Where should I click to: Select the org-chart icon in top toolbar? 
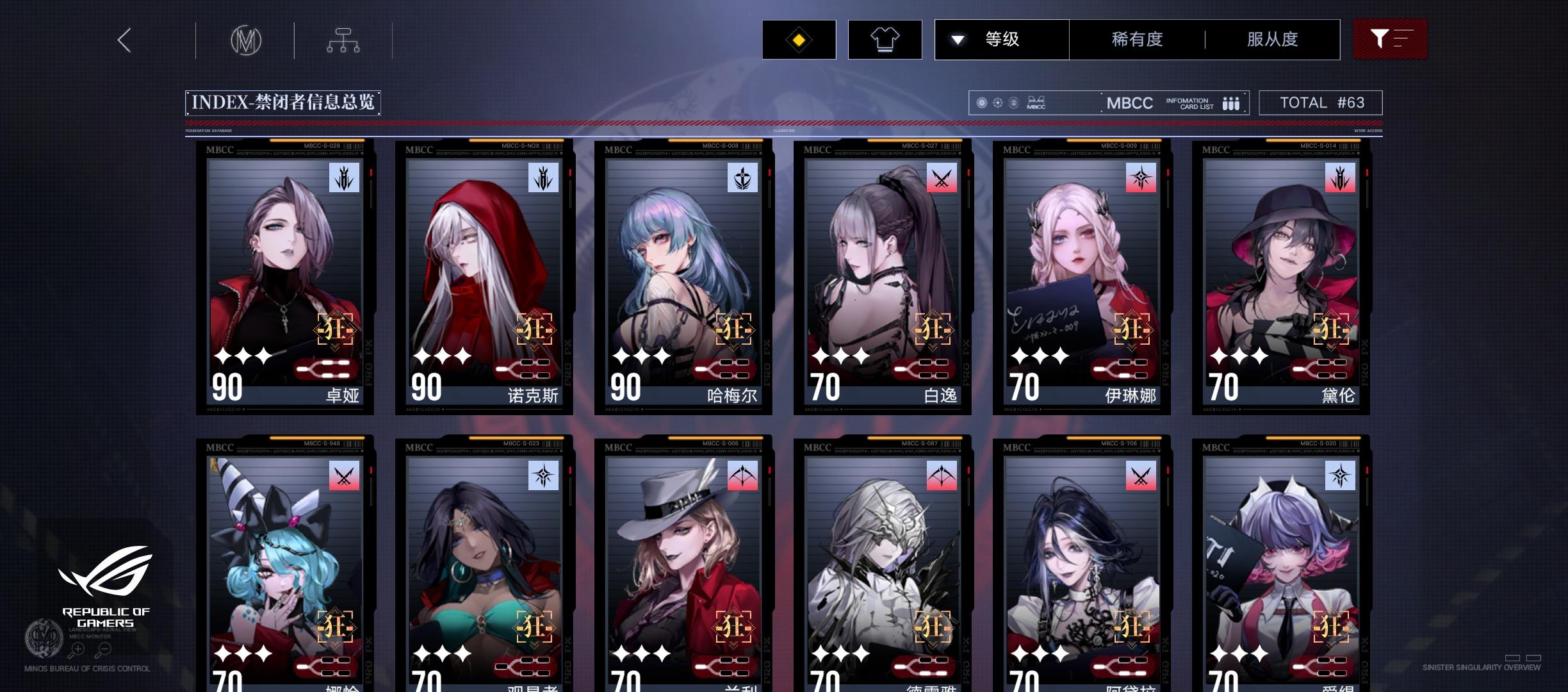click(x=343, y=40)
